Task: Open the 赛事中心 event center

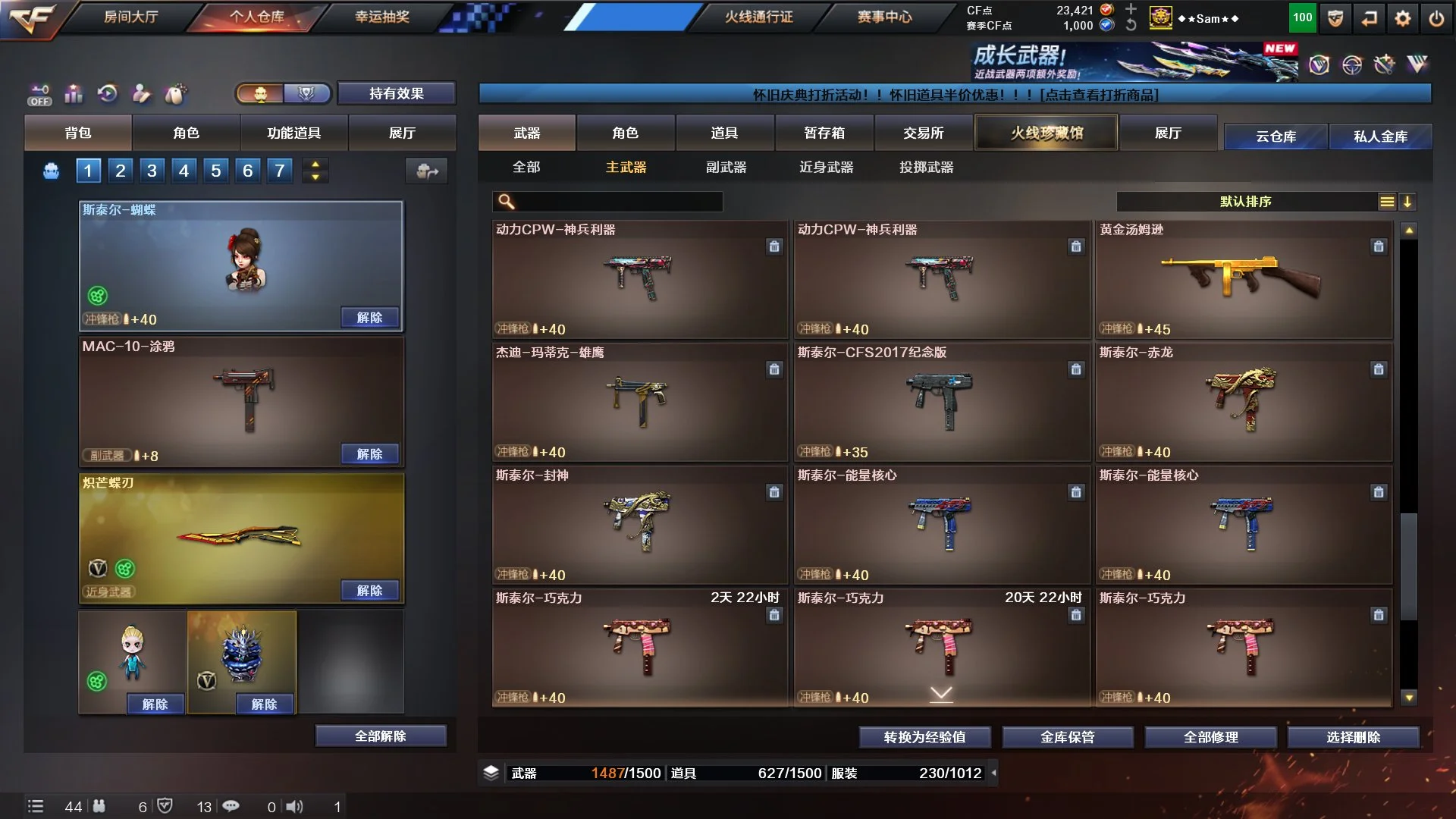Action: [x=884, y=17]
